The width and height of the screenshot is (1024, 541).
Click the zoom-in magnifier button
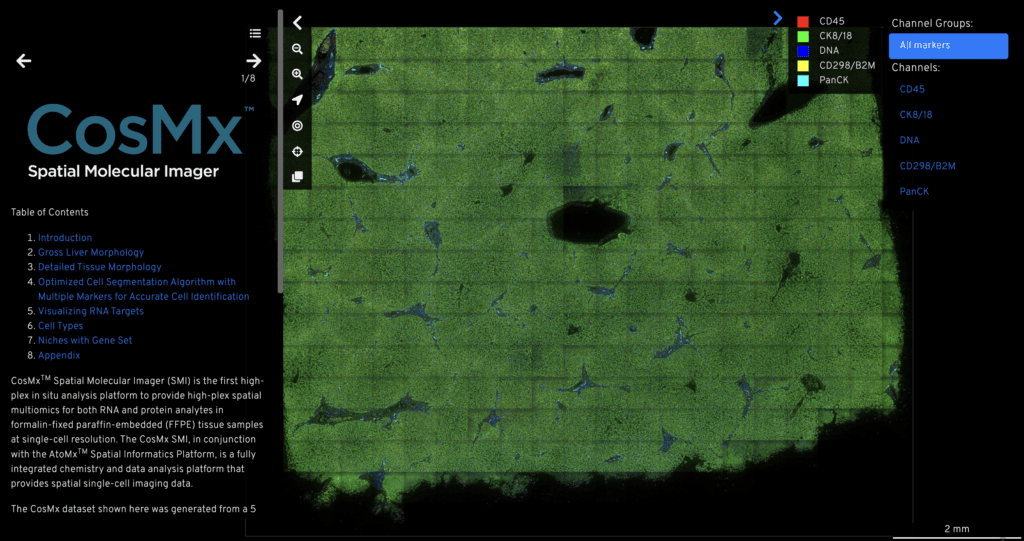(x=297, y=74)
